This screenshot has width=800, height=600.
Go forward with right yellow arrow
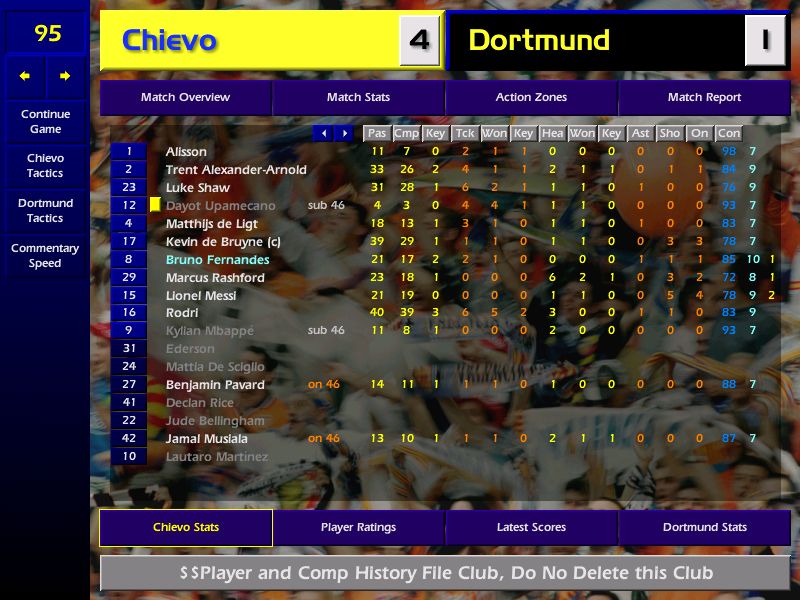[x=65, y=76]
